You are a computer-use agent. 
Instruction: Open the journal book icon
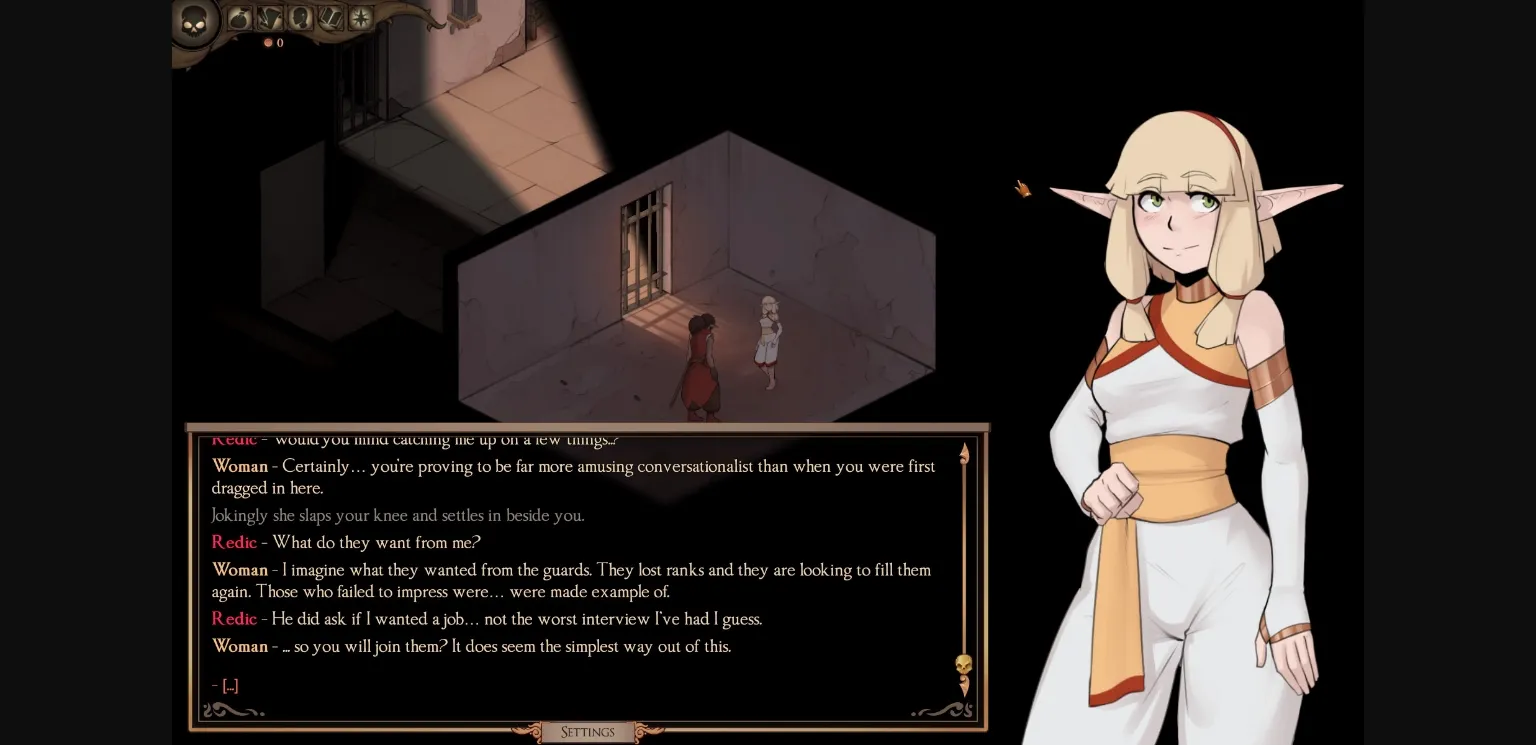pos(330,17)
